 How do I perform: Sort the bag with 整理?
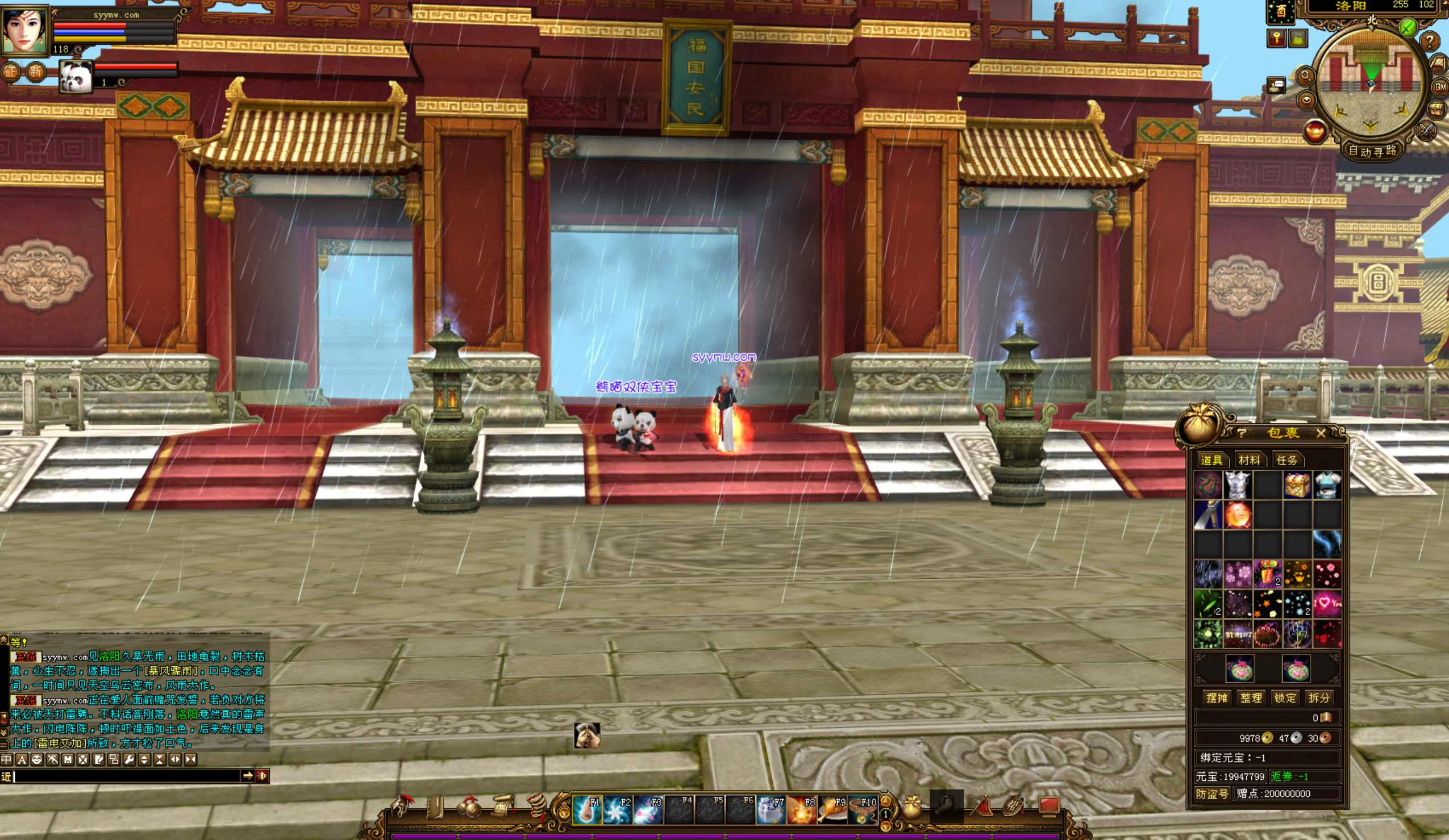pyautogui.click(x=1251, y=697)
